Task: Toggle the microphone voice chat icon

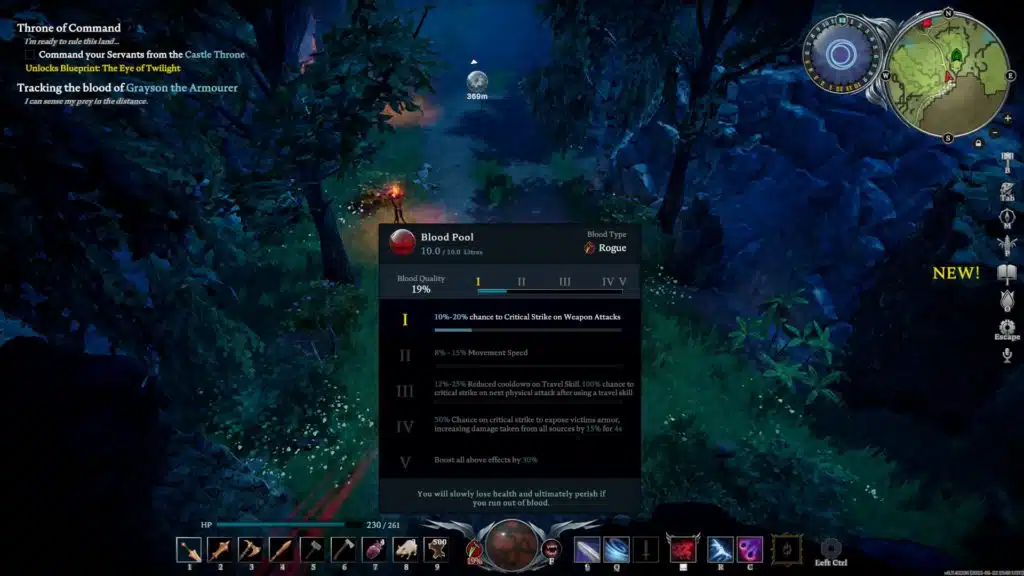Action: click(1007, 355)
